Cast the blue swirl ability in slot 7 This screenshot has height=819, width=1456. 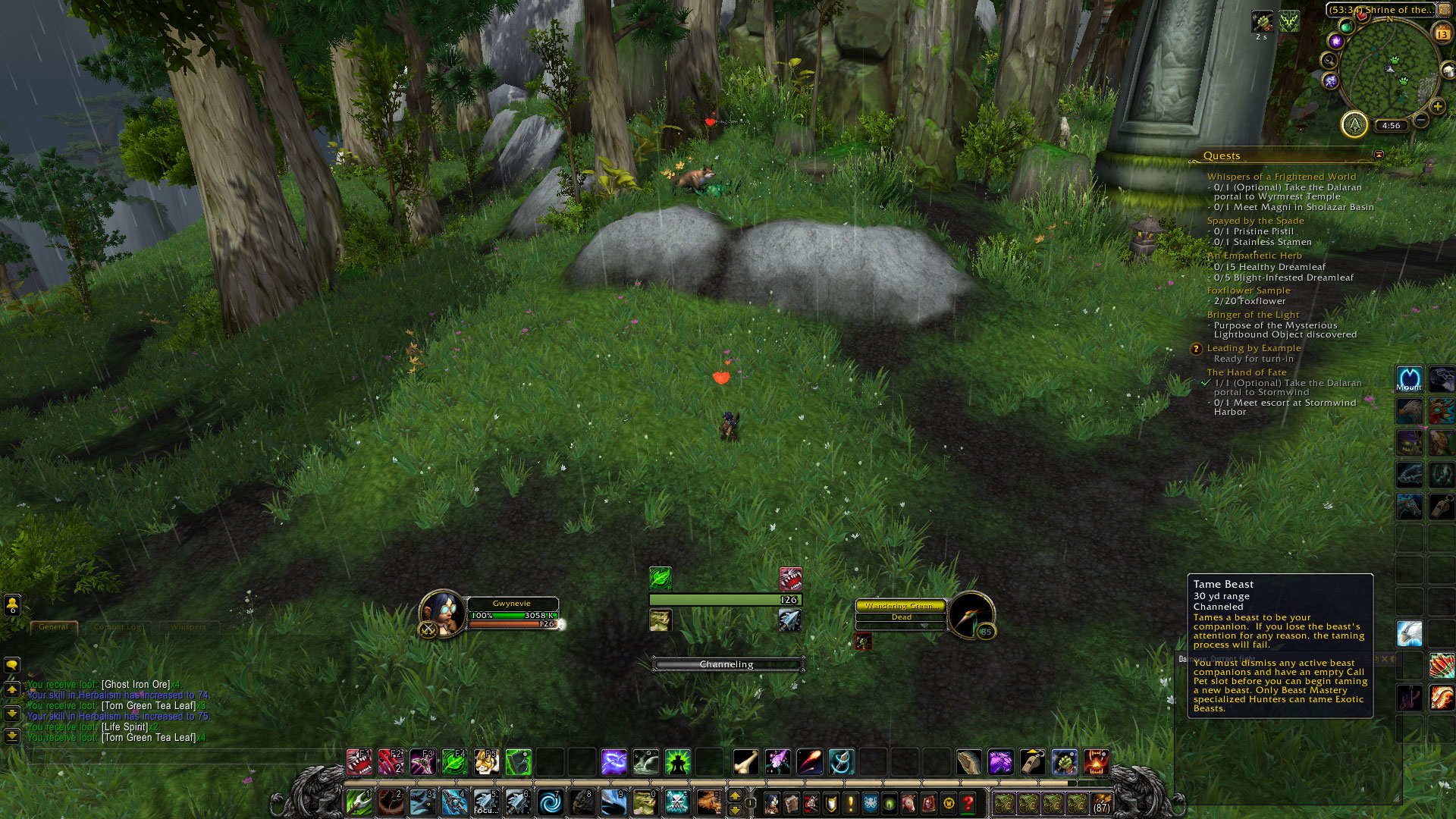click(550, 802)
